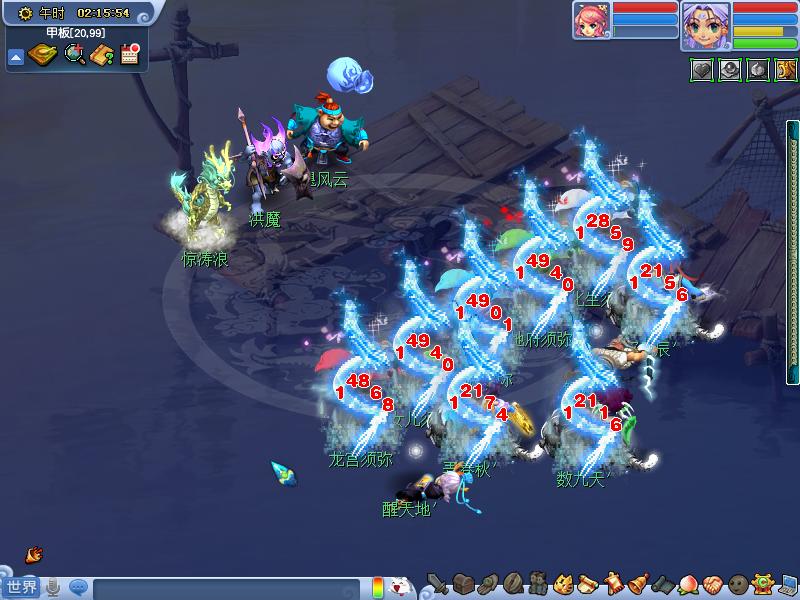Viewport: 800px width, 600px height.
Task: Open the calendar events icon
Action: point(129,55)
